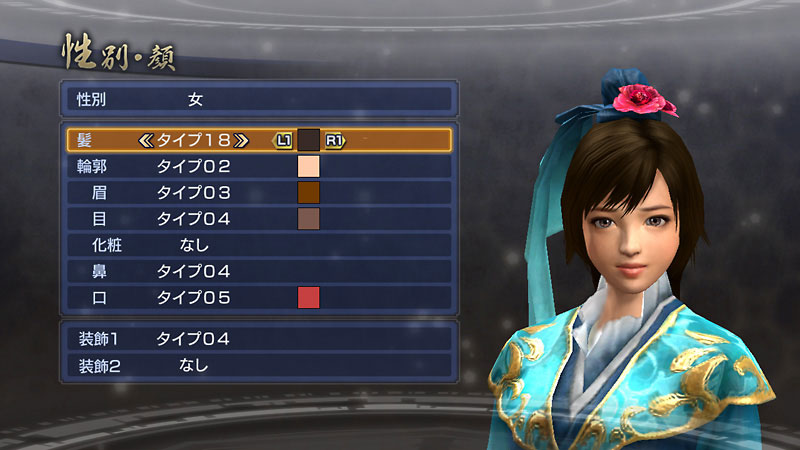
Task: Open the 眉 eyebrow type row
Action: pos(260,192)
